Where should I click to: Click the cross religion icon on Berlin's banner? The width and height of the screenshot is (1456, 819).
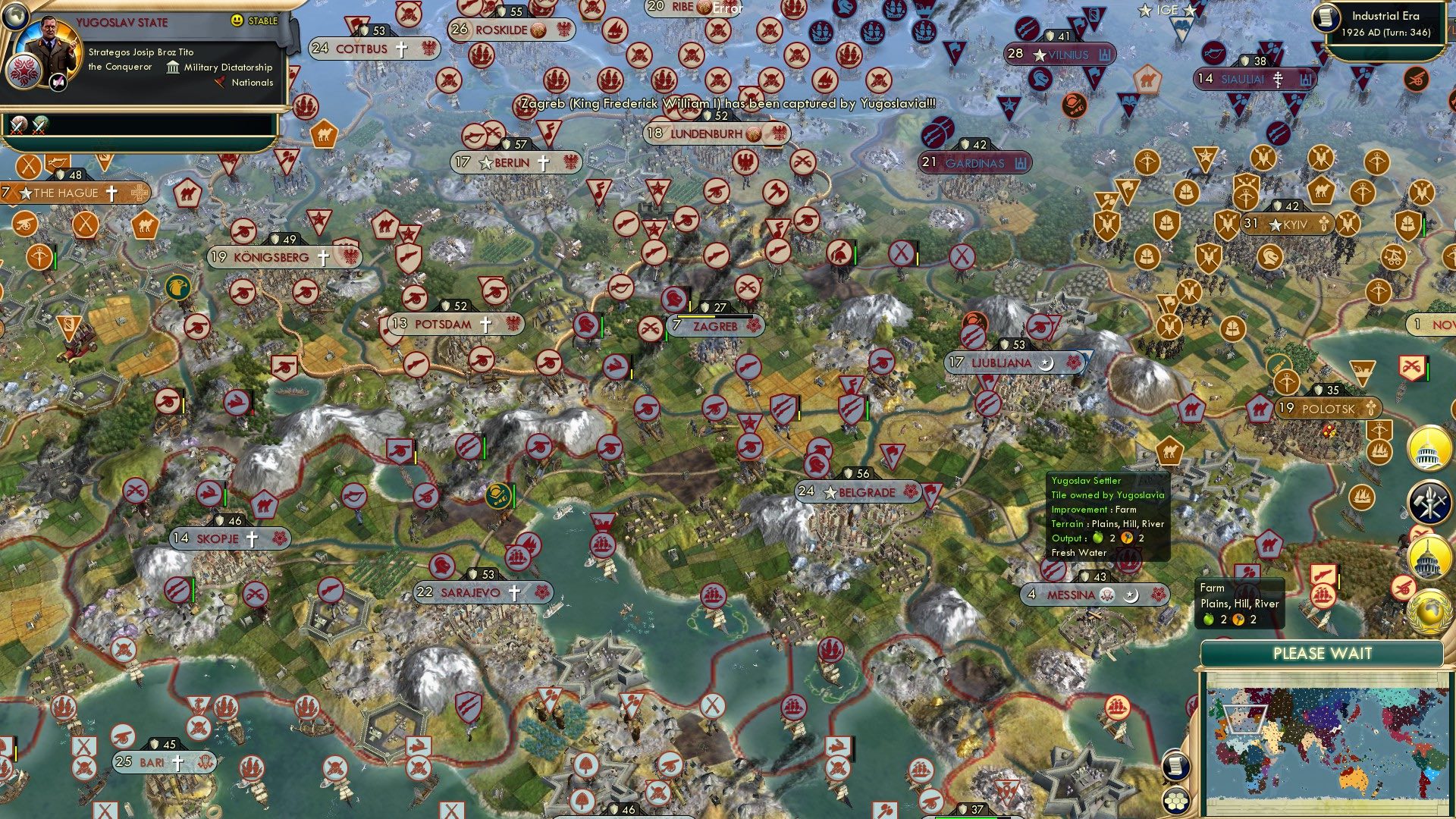point(543,161)
